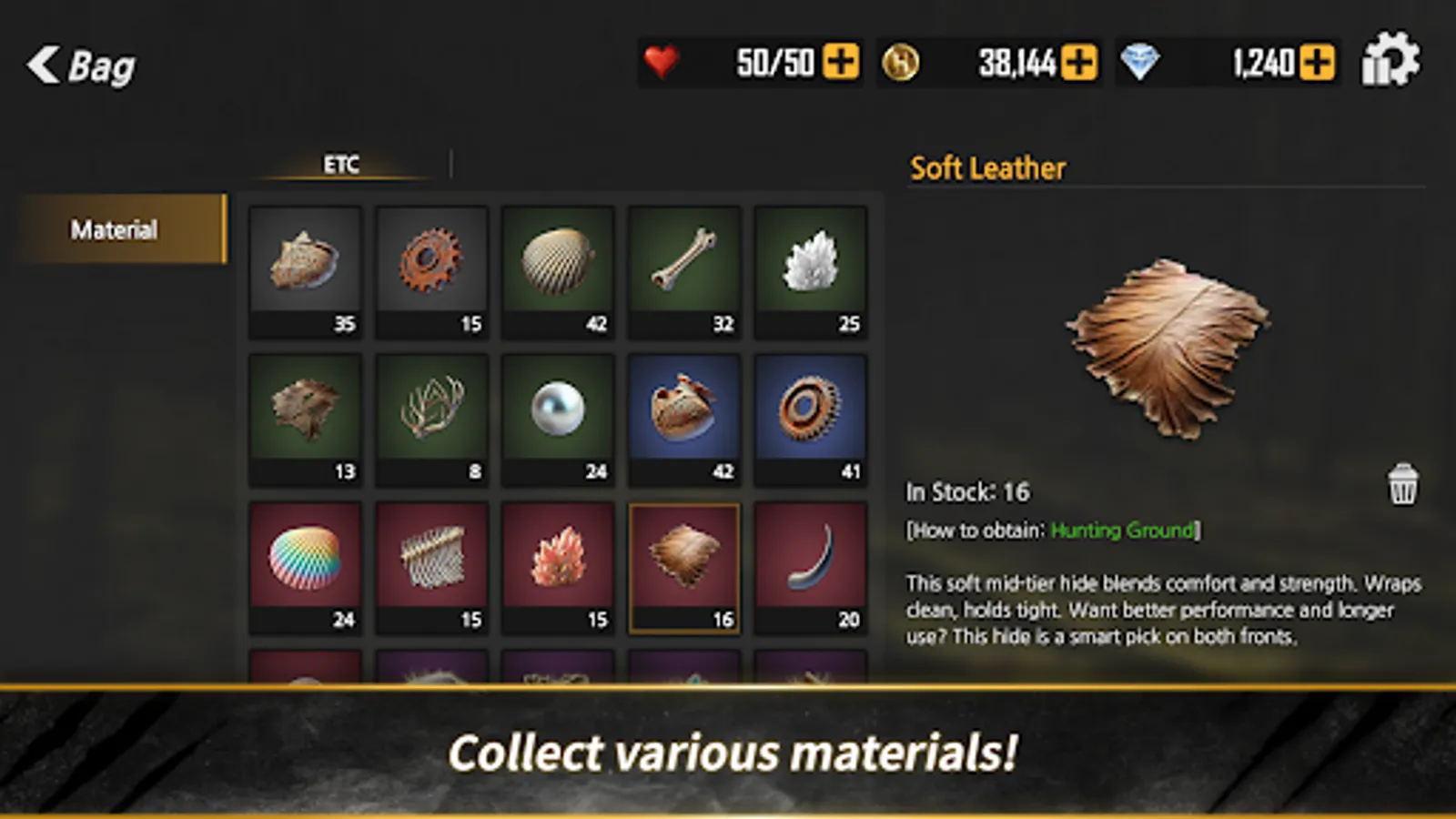The height and width of the screenshot is (819, 1456).
Task: Tap the Bag back arrow to exit
Action: pyautogui.click(x=43, y=64)
